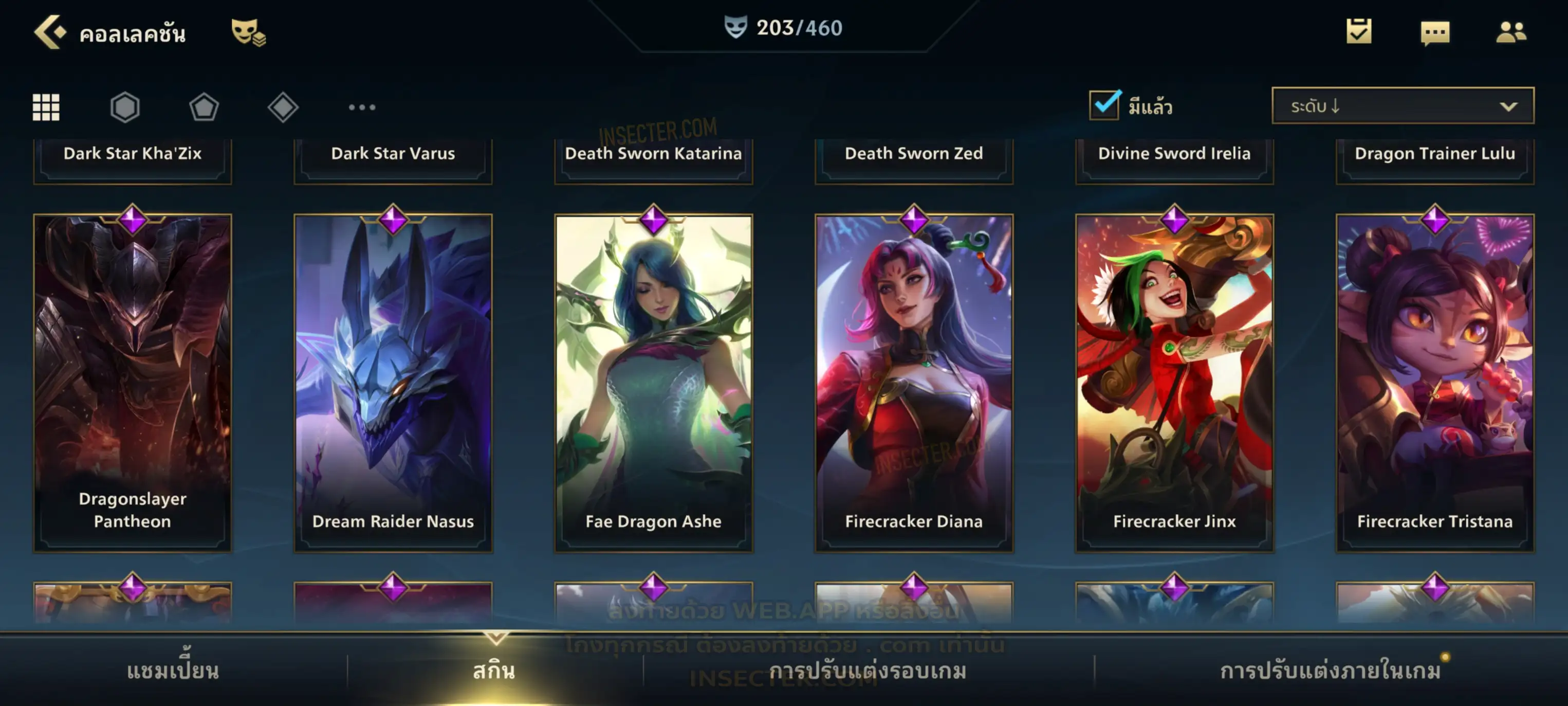1568x706 pixels.
Task: Filter skins by the pentagon rarity icon
Action: pyautogui.click(x=204, y=107)
